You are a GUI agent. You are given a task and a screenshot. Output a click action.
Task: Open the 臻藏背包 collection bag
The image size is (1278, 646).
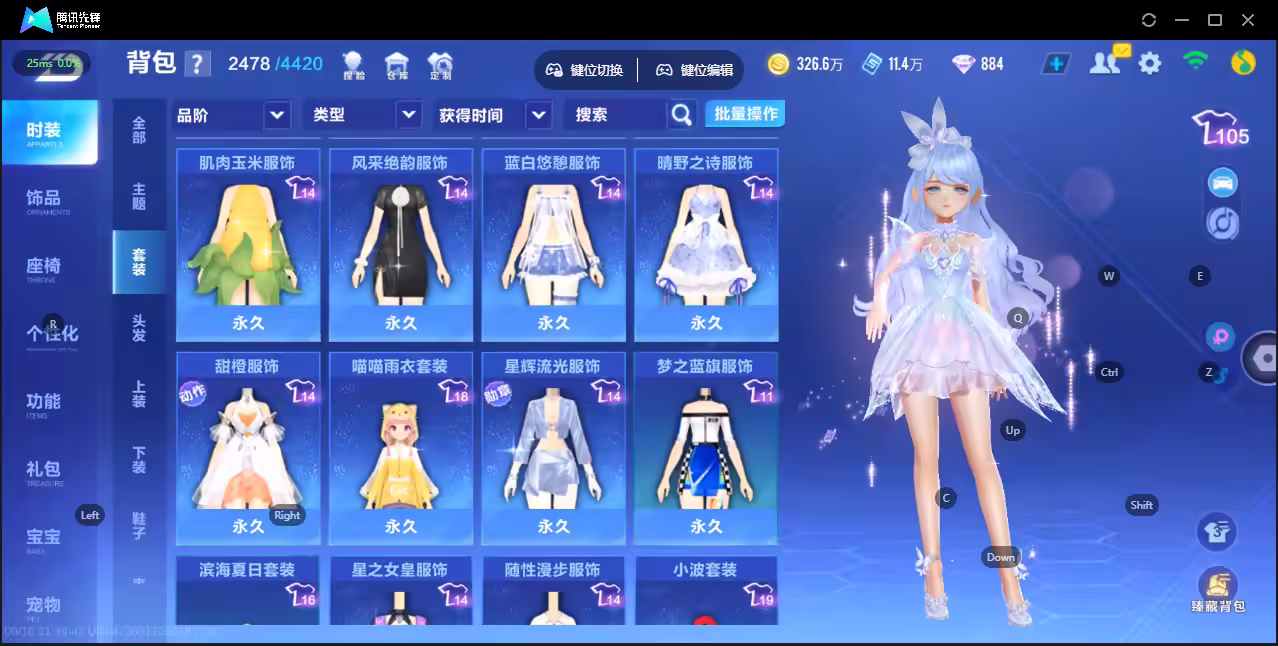pos(1217,591)
